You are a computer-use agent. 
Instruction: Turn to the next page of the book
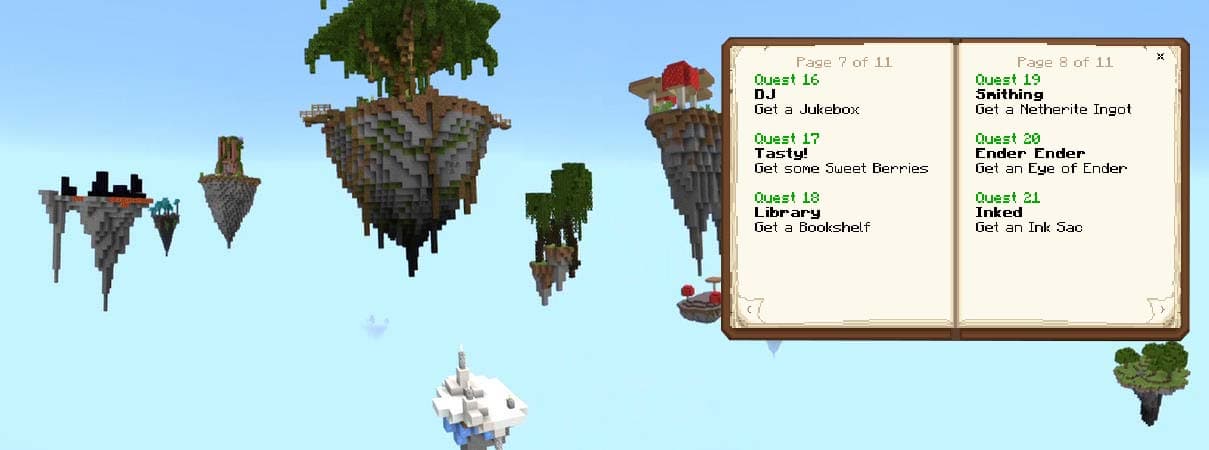[x=1163, y=310]
